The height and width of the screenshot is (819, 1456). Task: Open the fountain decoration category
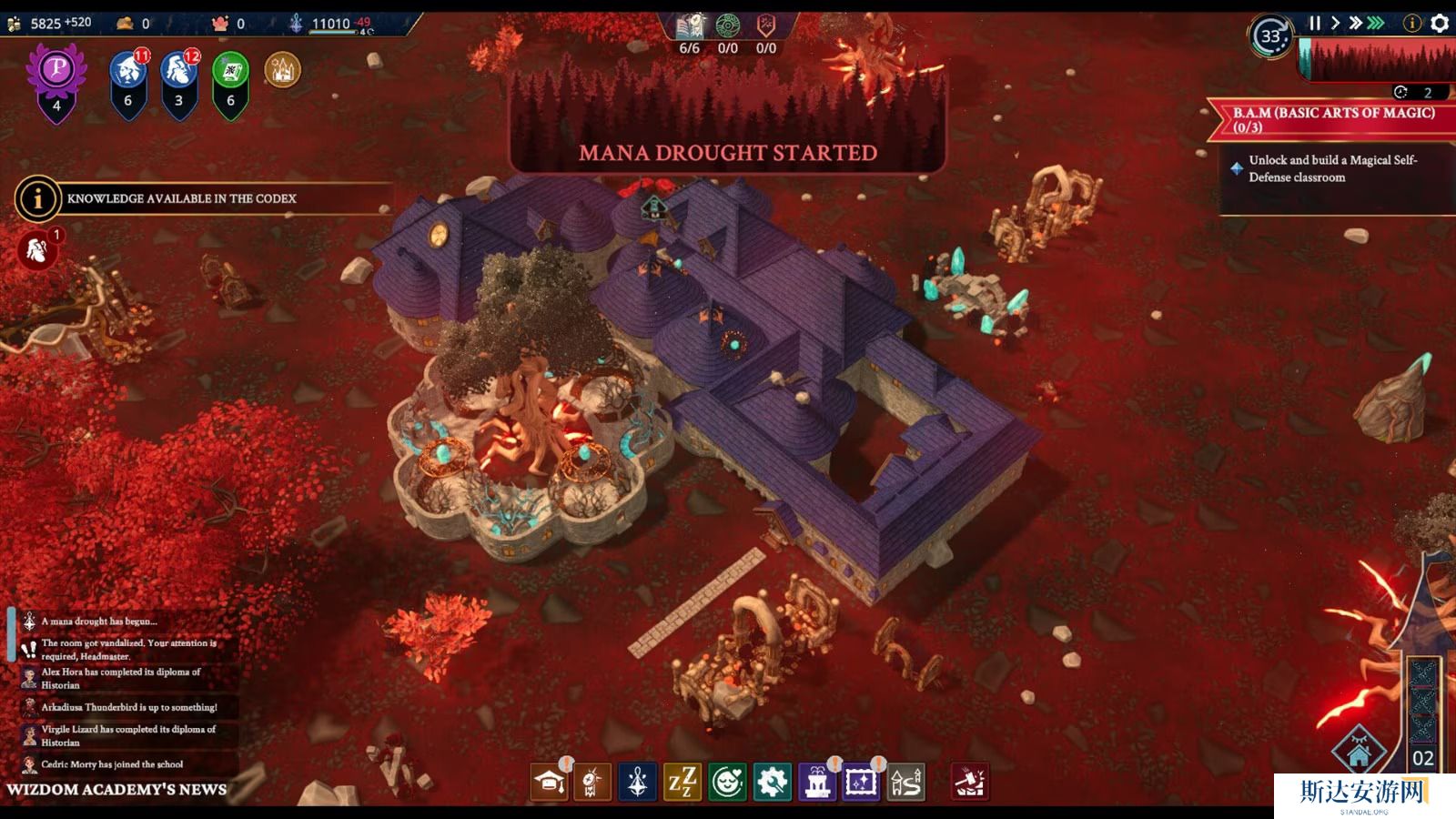click(816, 782)
